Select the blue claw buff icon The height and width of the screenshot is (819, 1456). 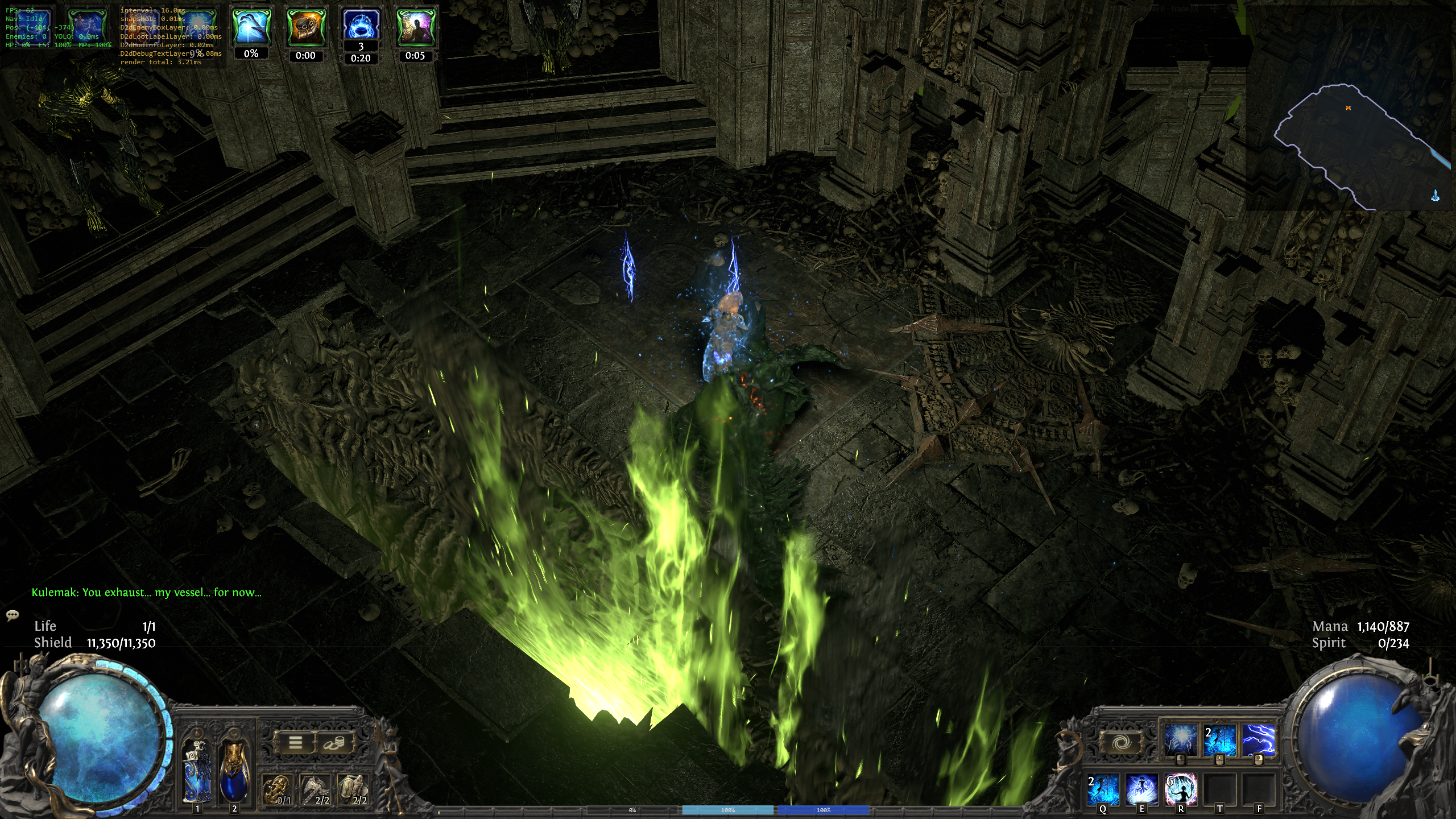click(x=251, y=26)
